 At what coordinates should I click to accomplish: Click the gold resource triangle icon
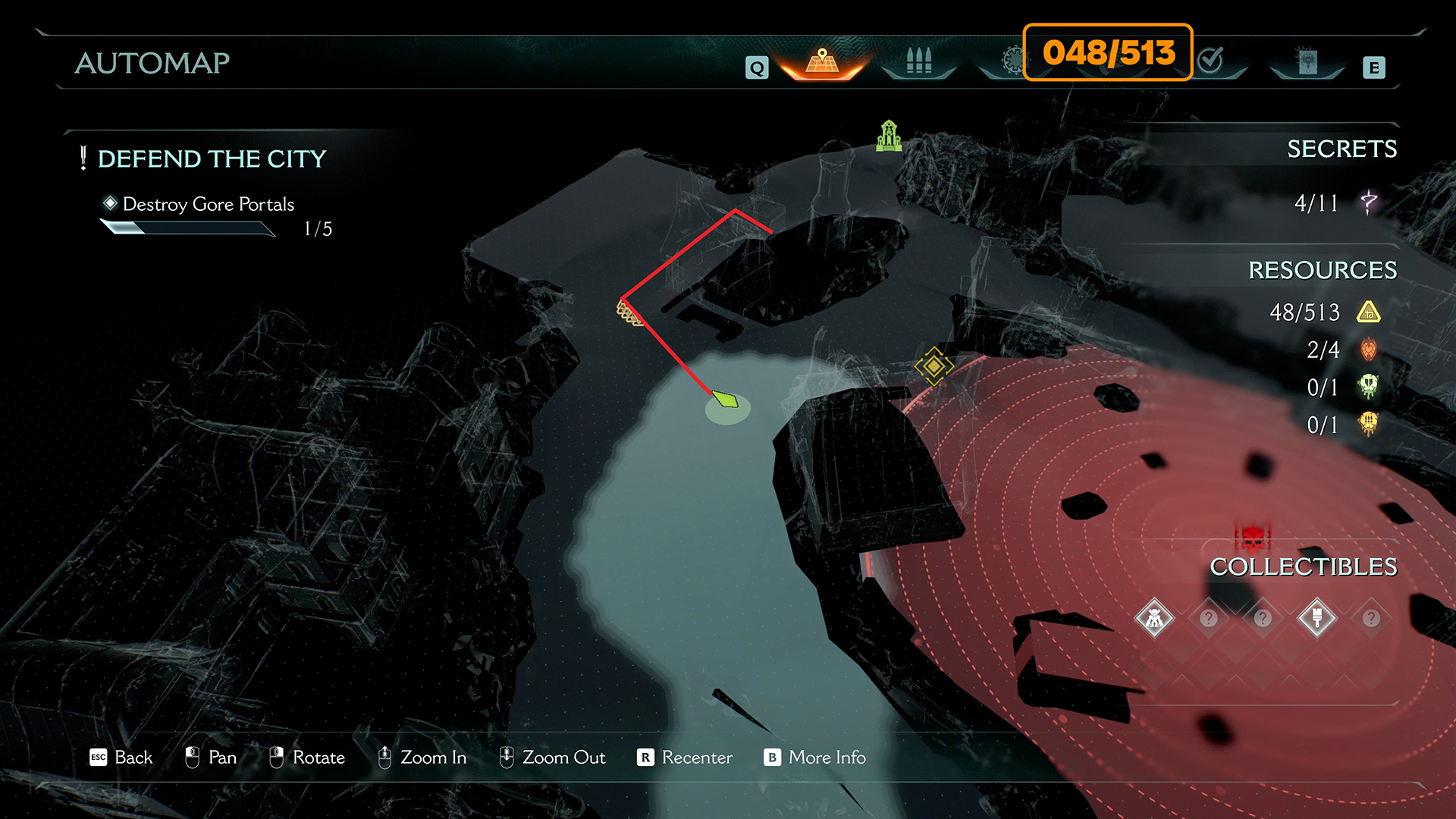(1369, 312)
